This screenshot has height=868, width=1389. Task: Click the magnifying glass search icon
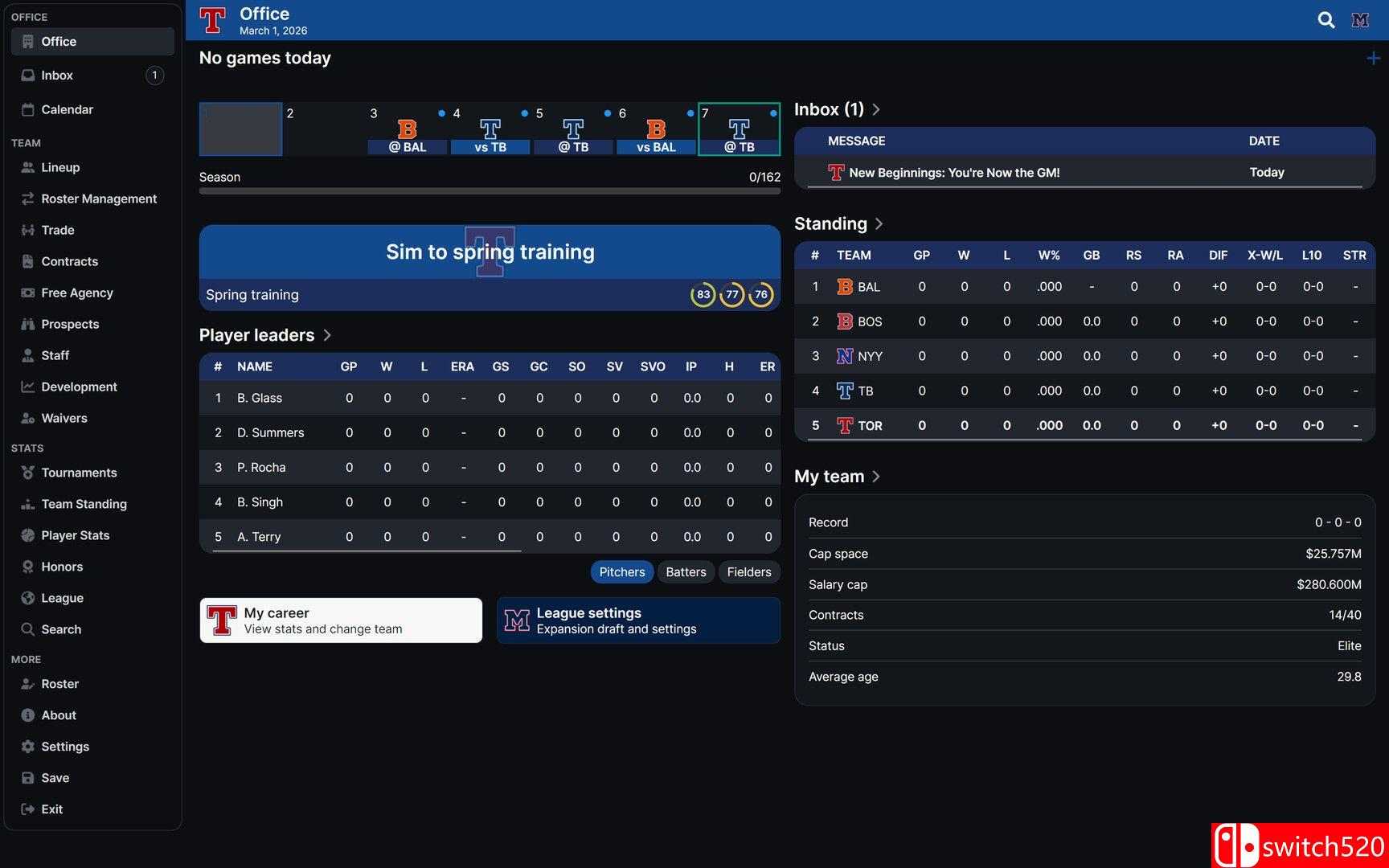coord(1325,20)
